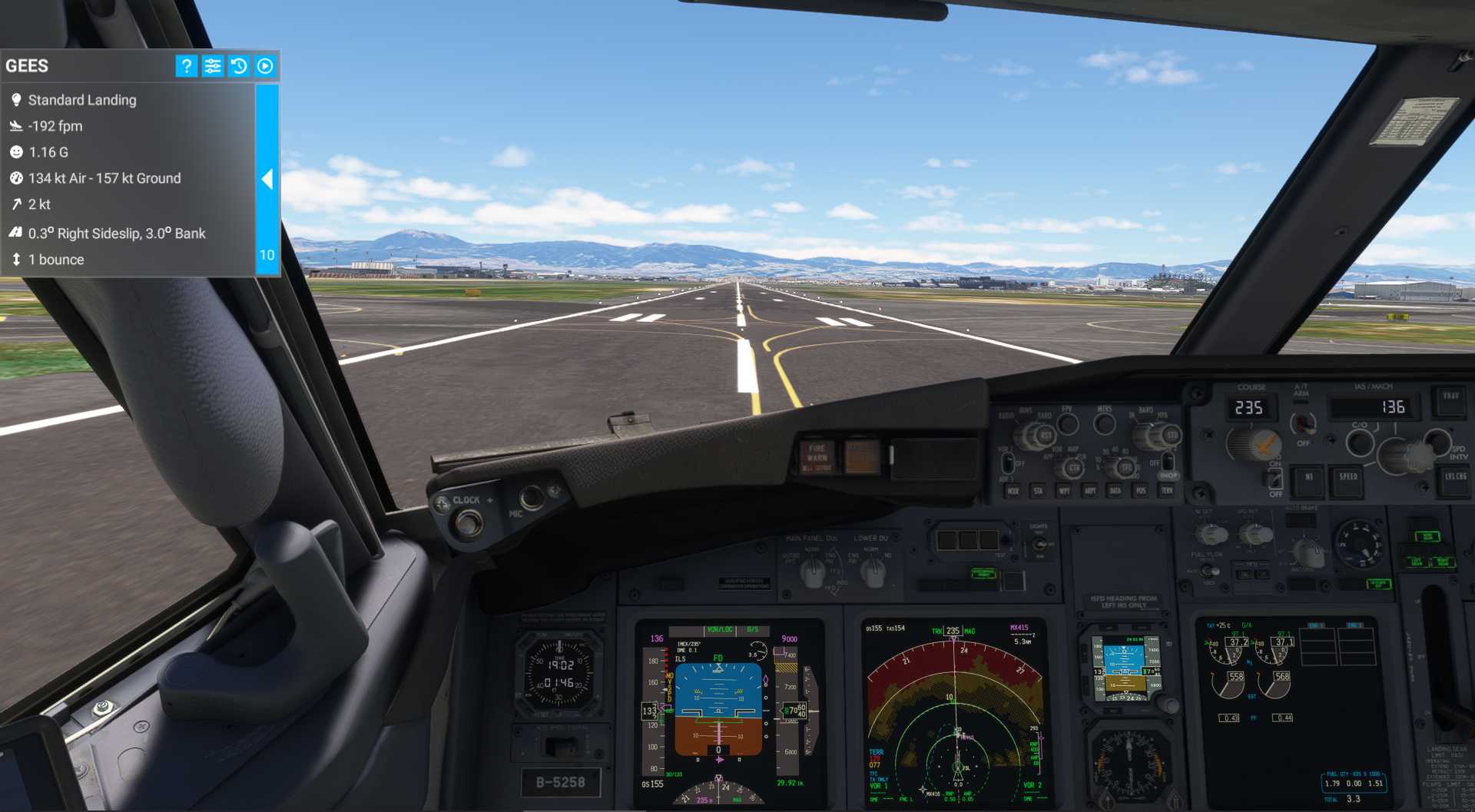Screen dimensions: 1475x812
Task: Click the FIRE WARN light
Action: [x=817, y=457]
